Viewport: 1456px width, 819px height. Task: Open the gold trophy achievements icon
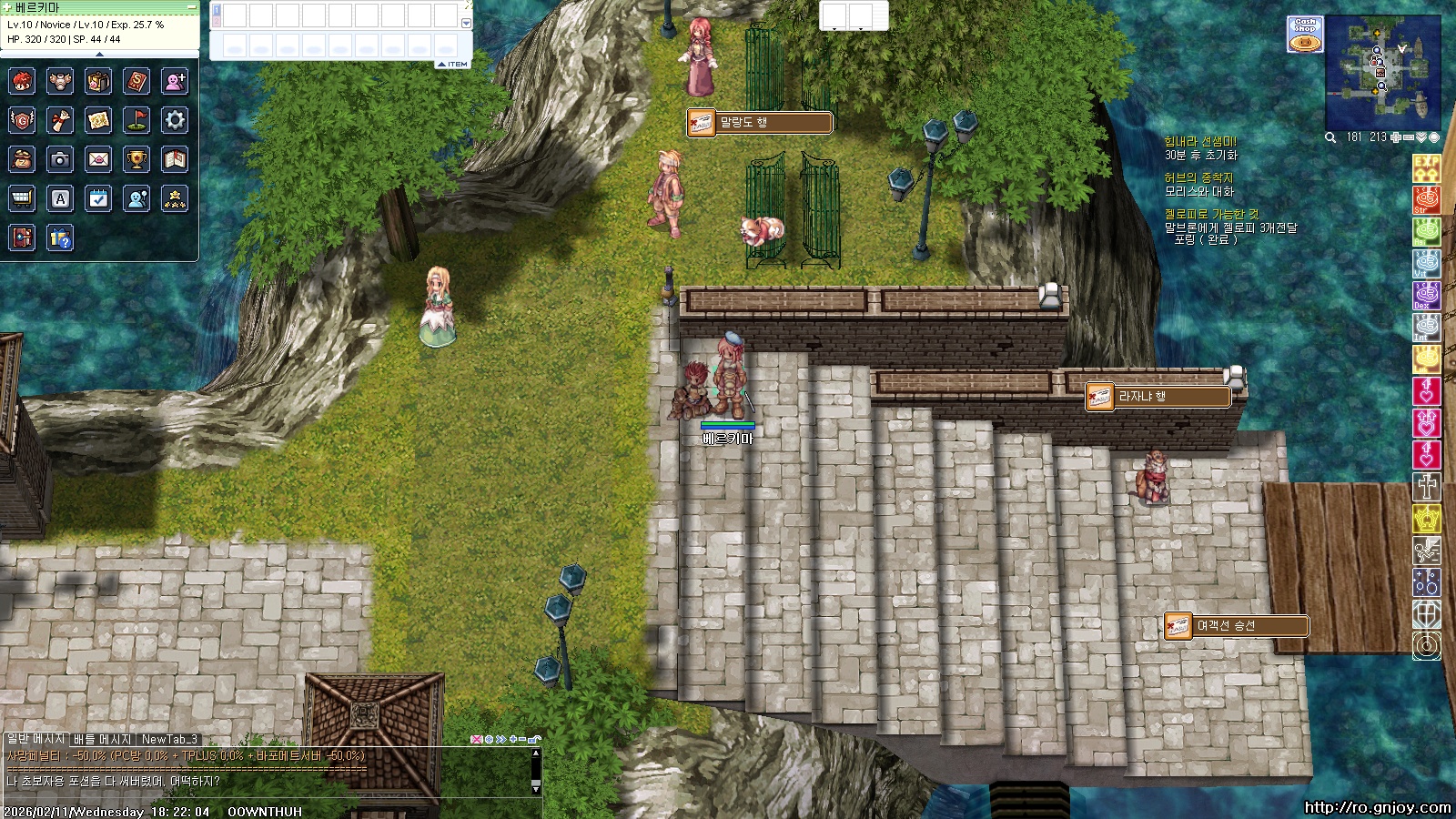pos(136,159)
